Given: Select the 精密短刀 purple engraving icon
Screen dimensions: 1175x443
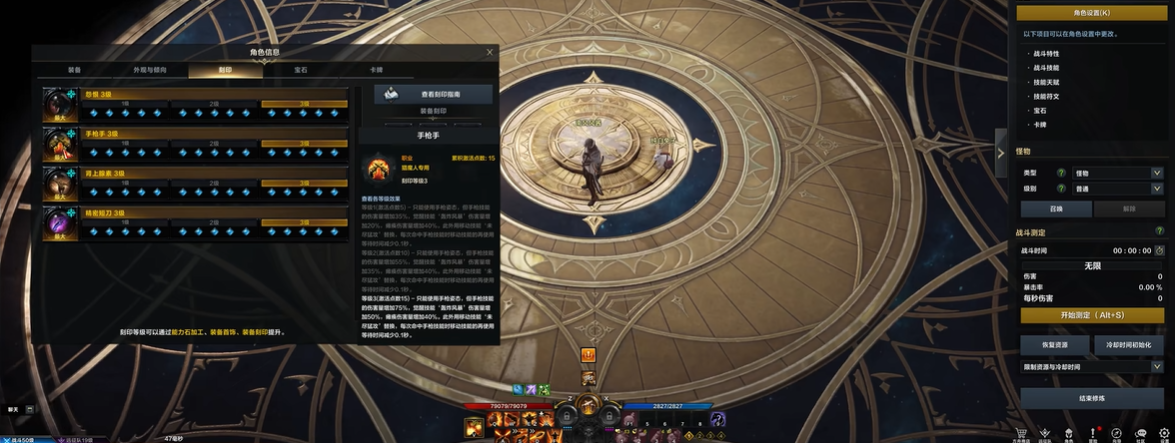Looking at the screenshot, I should [x=60, y=222].
